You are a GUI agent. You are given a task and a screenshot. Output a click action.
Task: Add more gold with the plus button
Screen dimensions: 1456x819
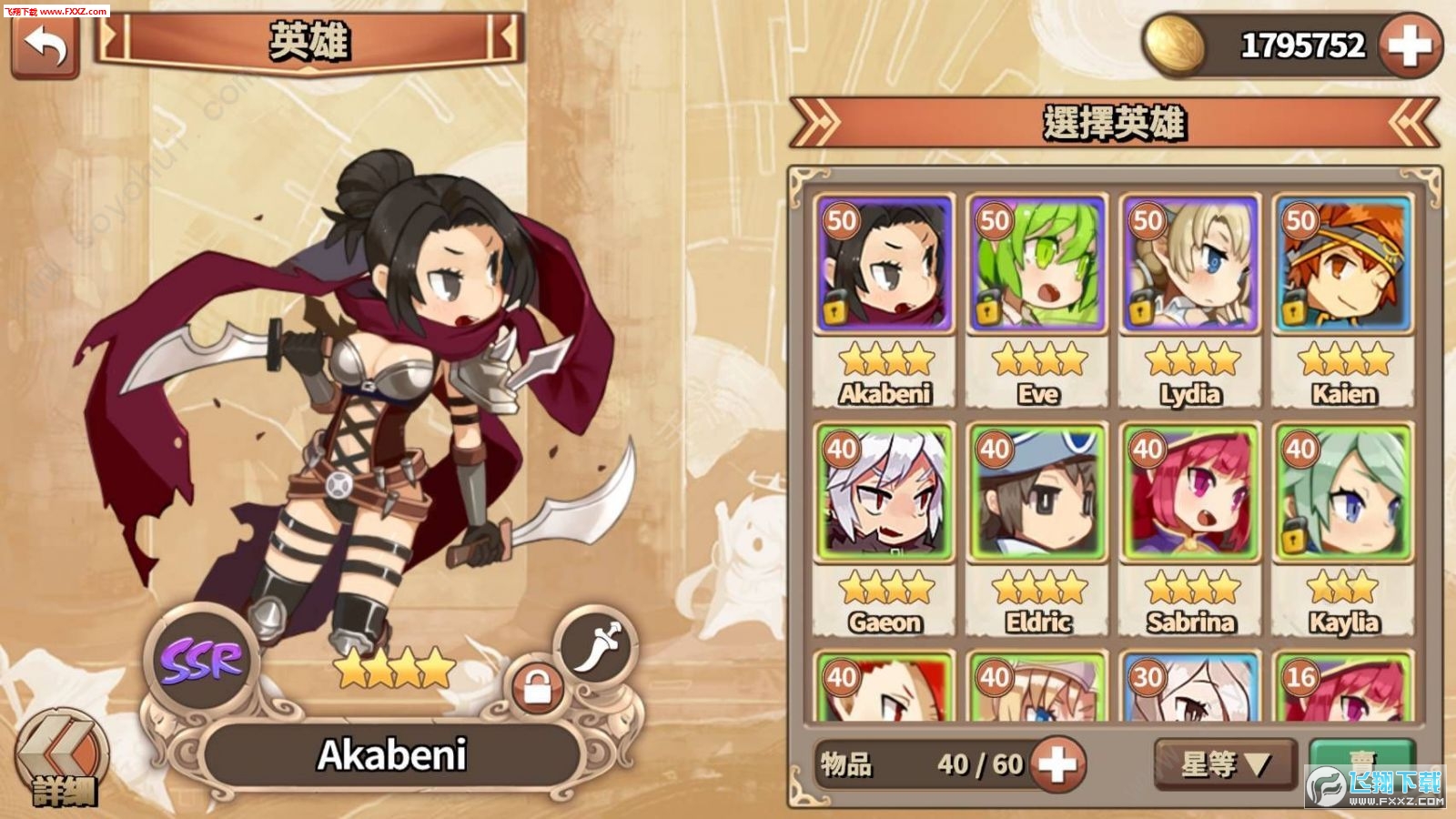pyautogui.click(x=1409, y=45)
